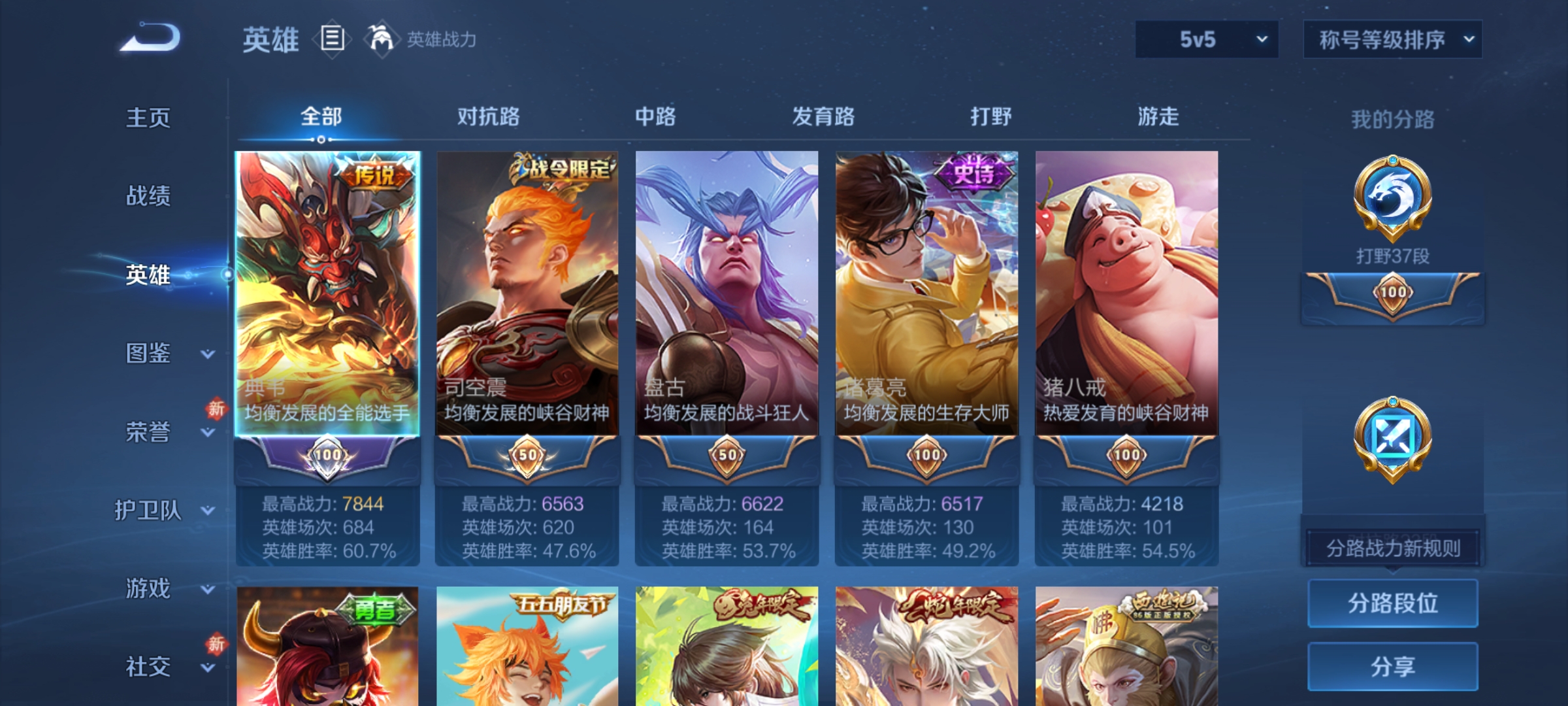Image resolution: width=1568 pixels, height=706 pixels.
Task: Open the 称号等级排序 sort dropdown
Action: click(x=1392, y=40)
